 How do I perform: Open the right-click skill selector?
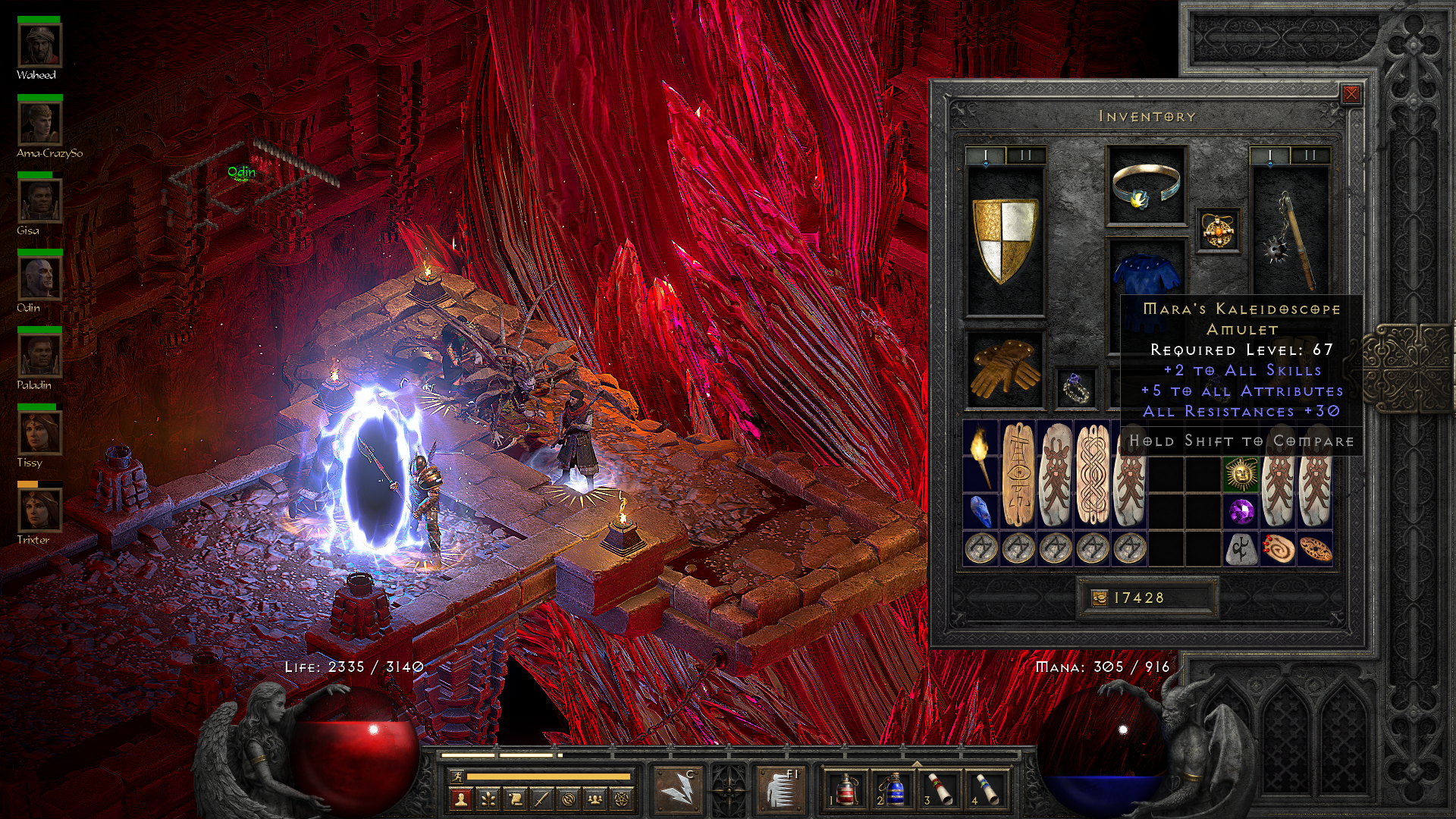[780, 789]
